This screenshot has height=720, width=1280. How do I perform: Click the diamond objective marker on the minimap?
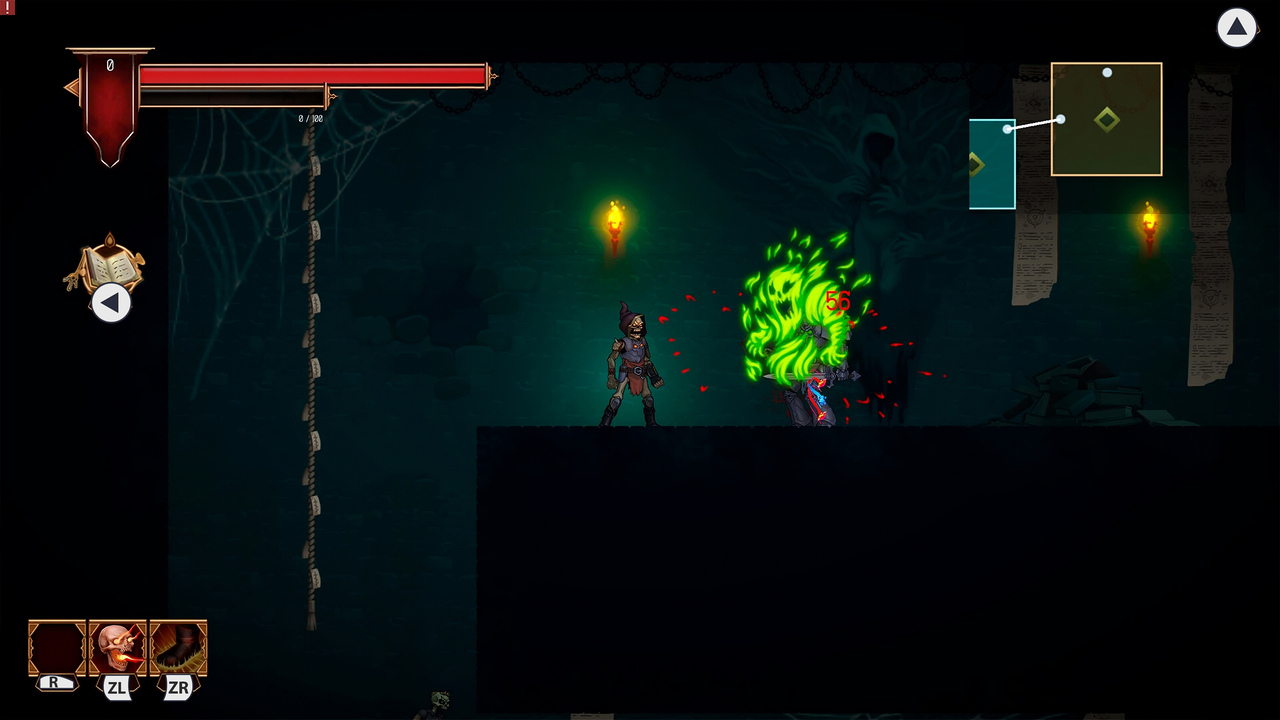pyautogui.click(x=1108, y=120)
